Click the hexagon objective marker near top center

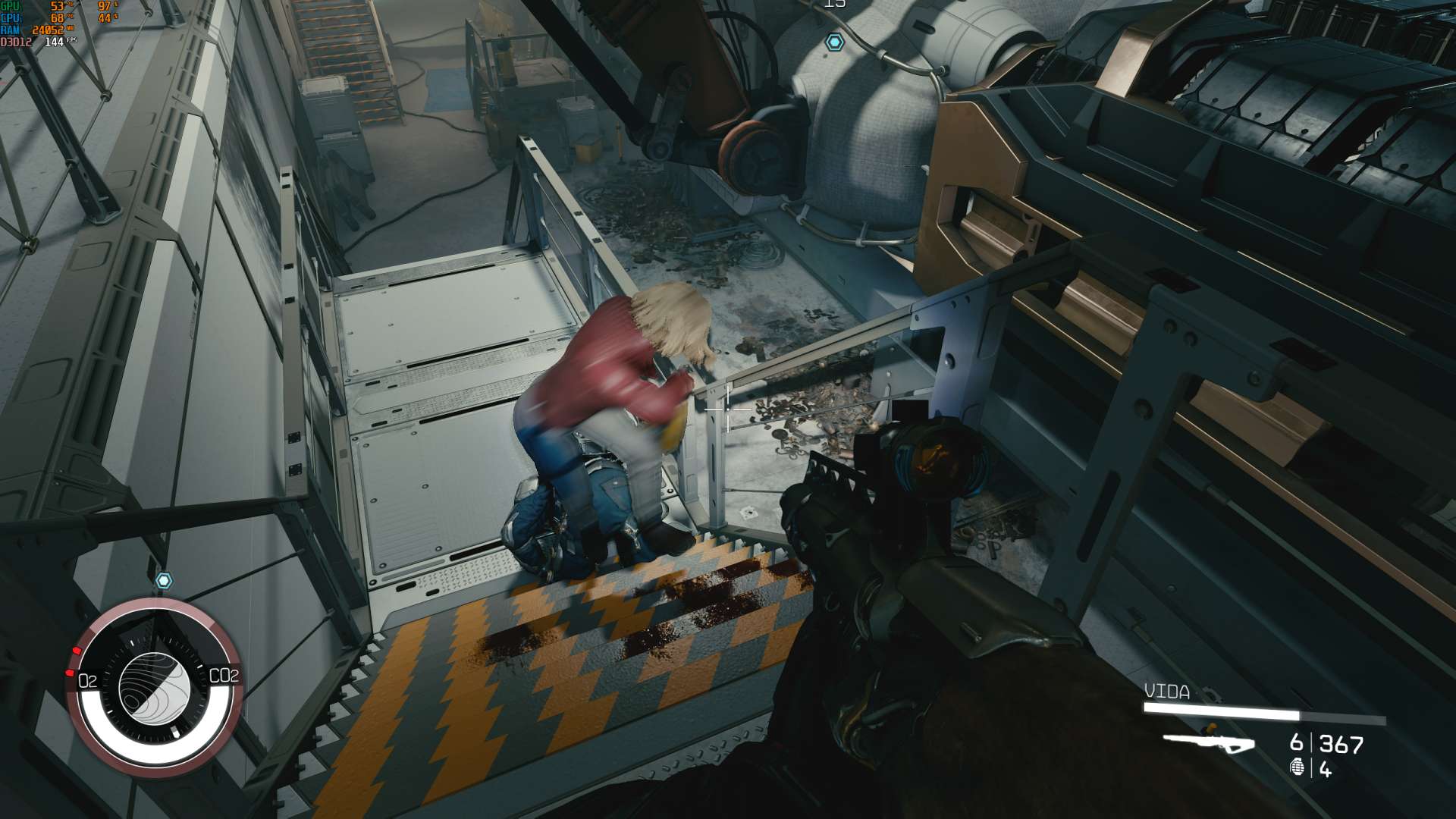(835, 42)
